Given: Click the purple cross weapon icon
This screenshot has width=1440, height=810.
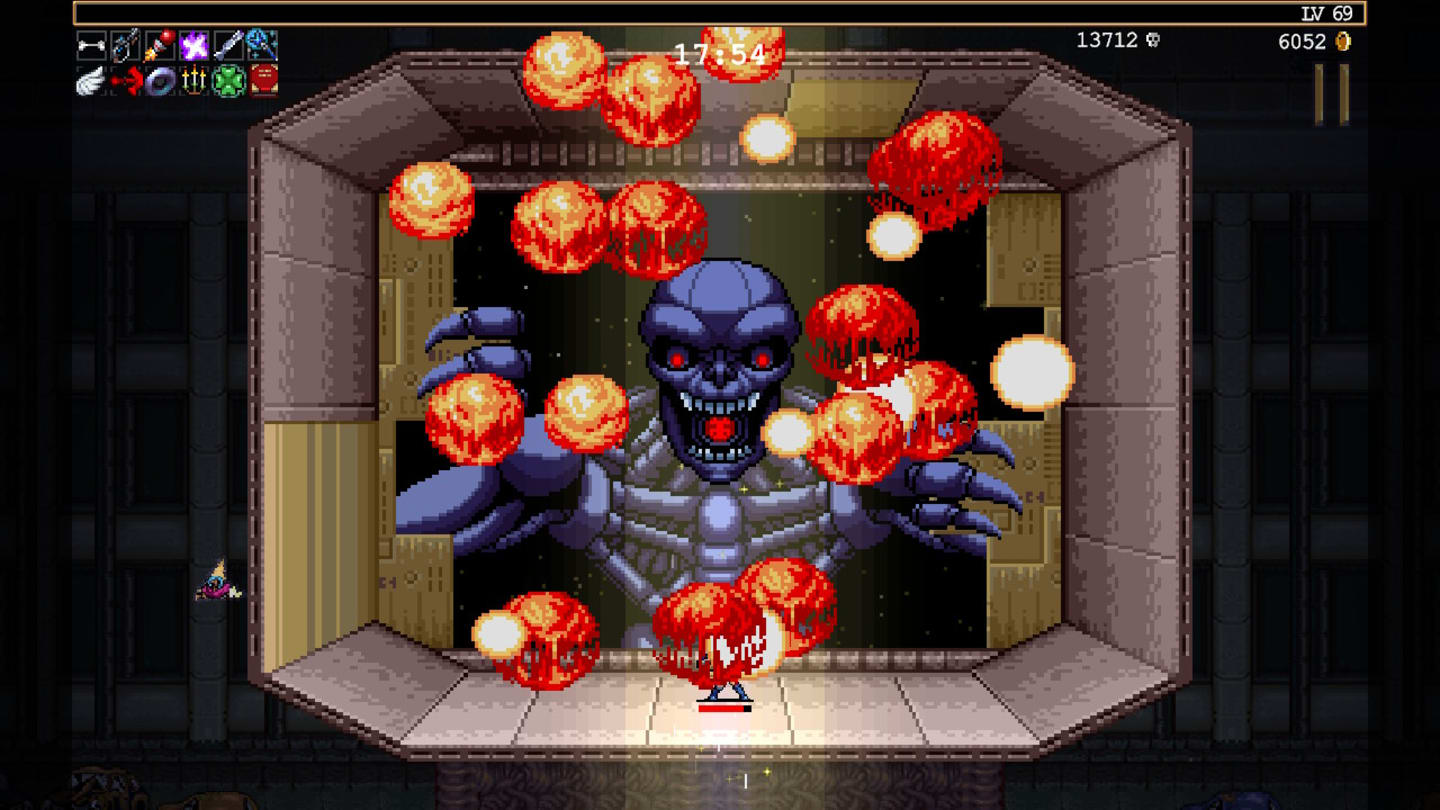Looking at the screenshot, I should tap(194, 45).
